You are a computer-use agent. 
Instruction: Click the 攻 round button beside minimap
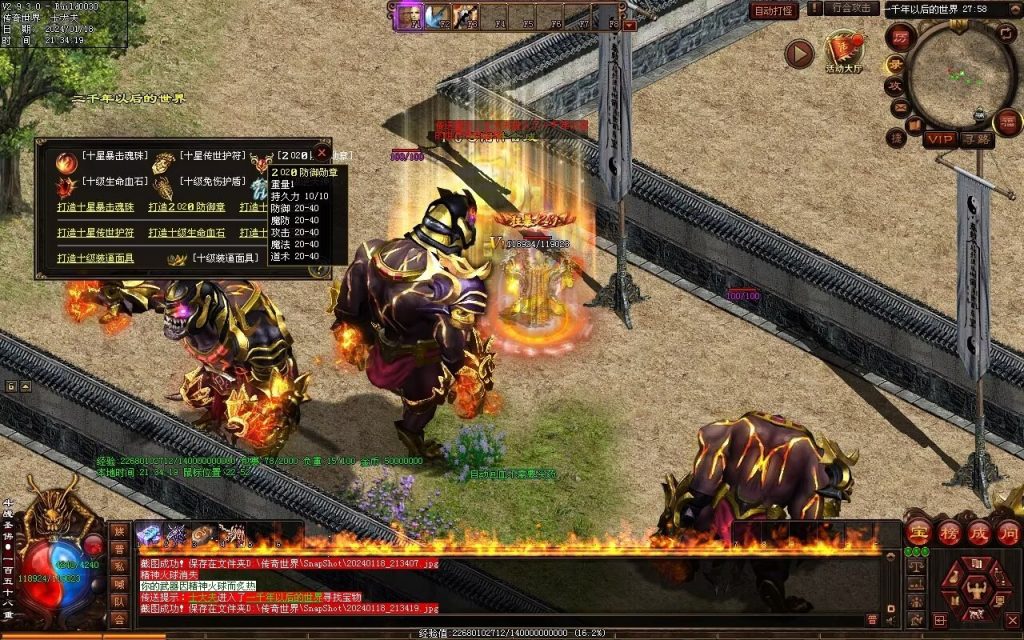895,86
